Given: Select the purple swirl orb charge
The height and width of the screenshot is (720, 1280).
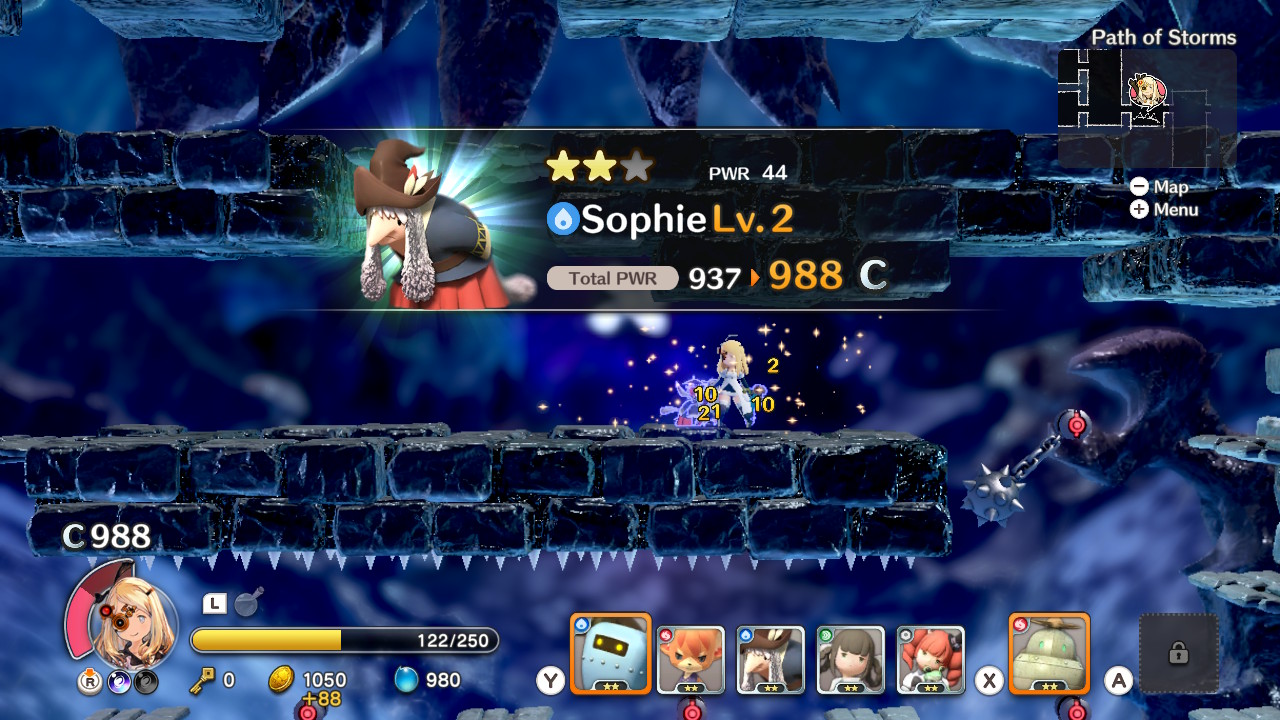Looking at the screenshot, I should click(118, 682).
